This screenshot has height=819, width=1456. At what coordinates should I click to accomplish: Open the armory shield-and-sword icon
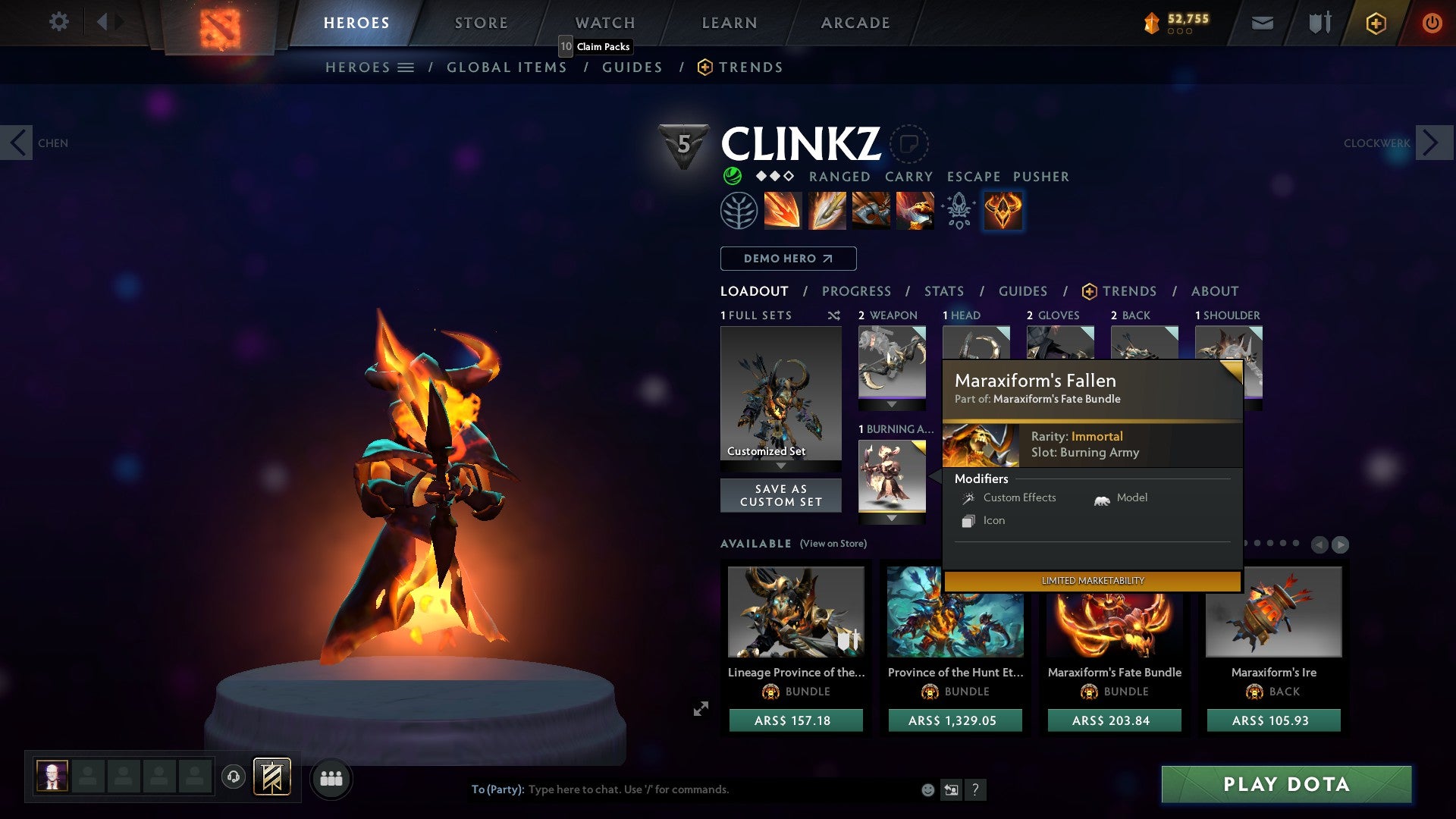(1318, 23)
